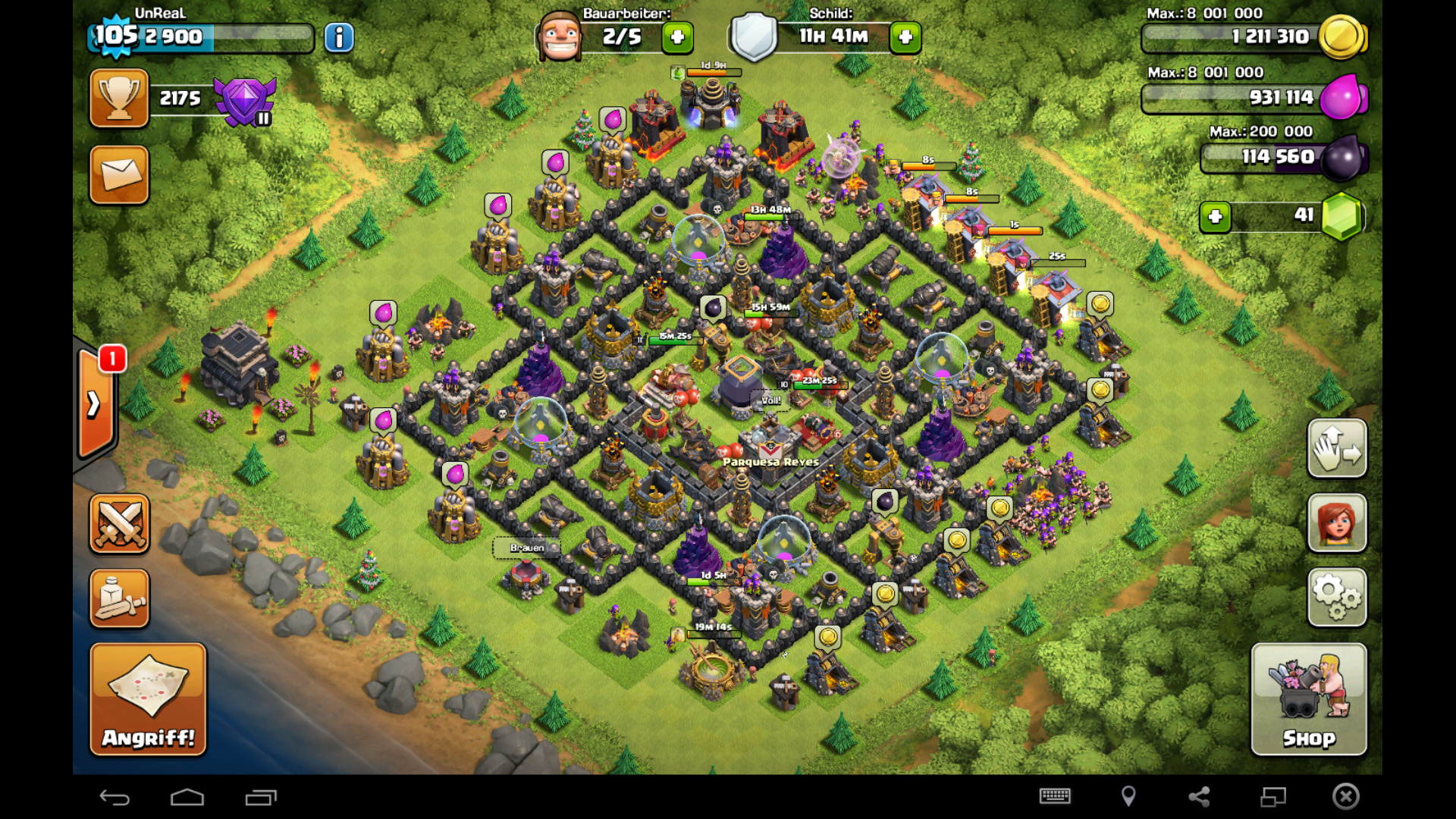Open the Shop
Viewport: 1456px width, 819px height.
pos(1308,698)
